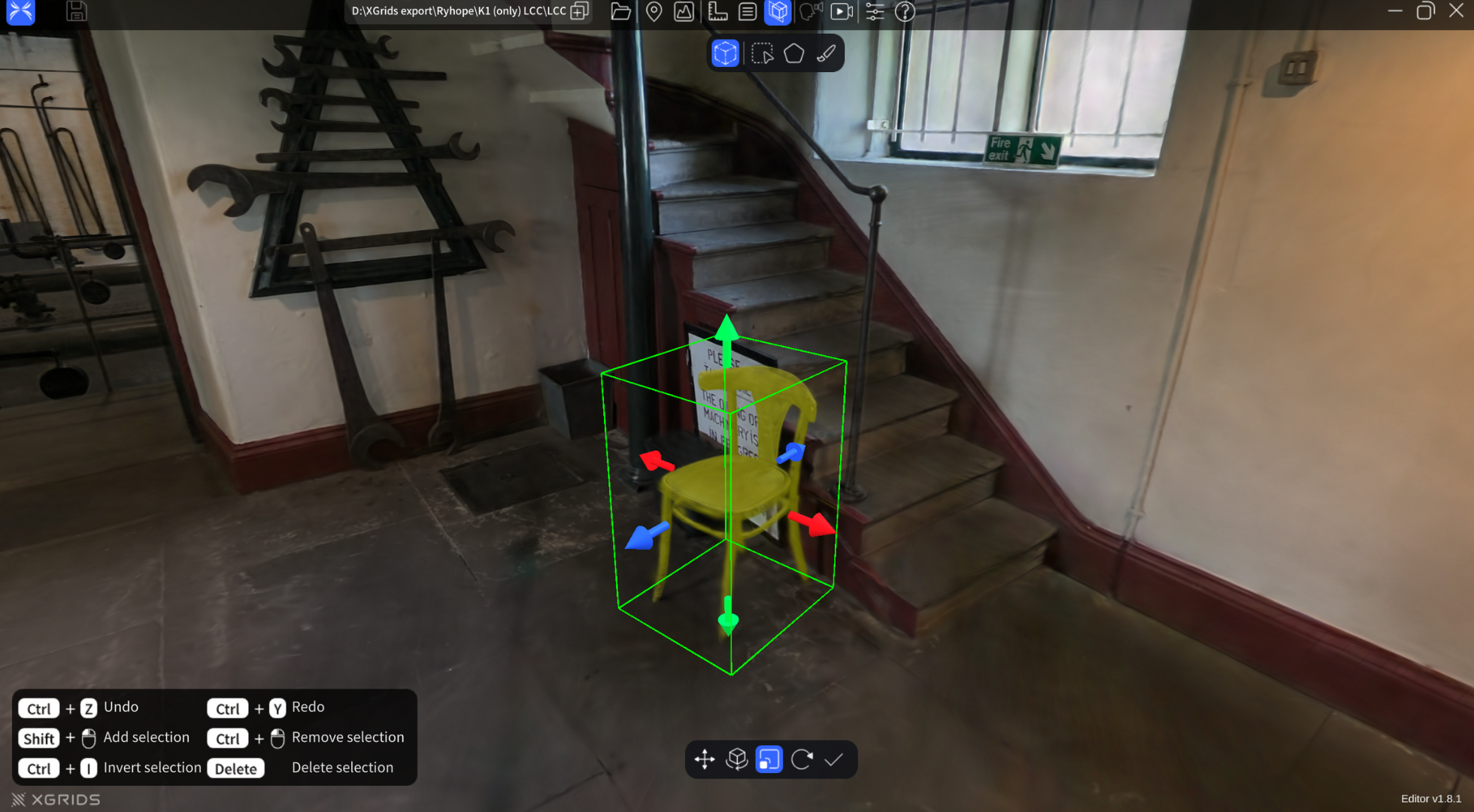Enable the scale gizmo mode
This screenshot has height=812, width=1474.
[x=768, y=759]
